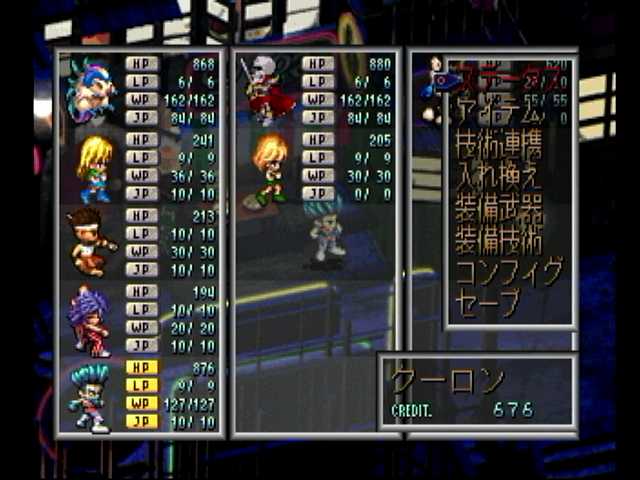Open 入れ換え to swap party members

pos(498,183)
